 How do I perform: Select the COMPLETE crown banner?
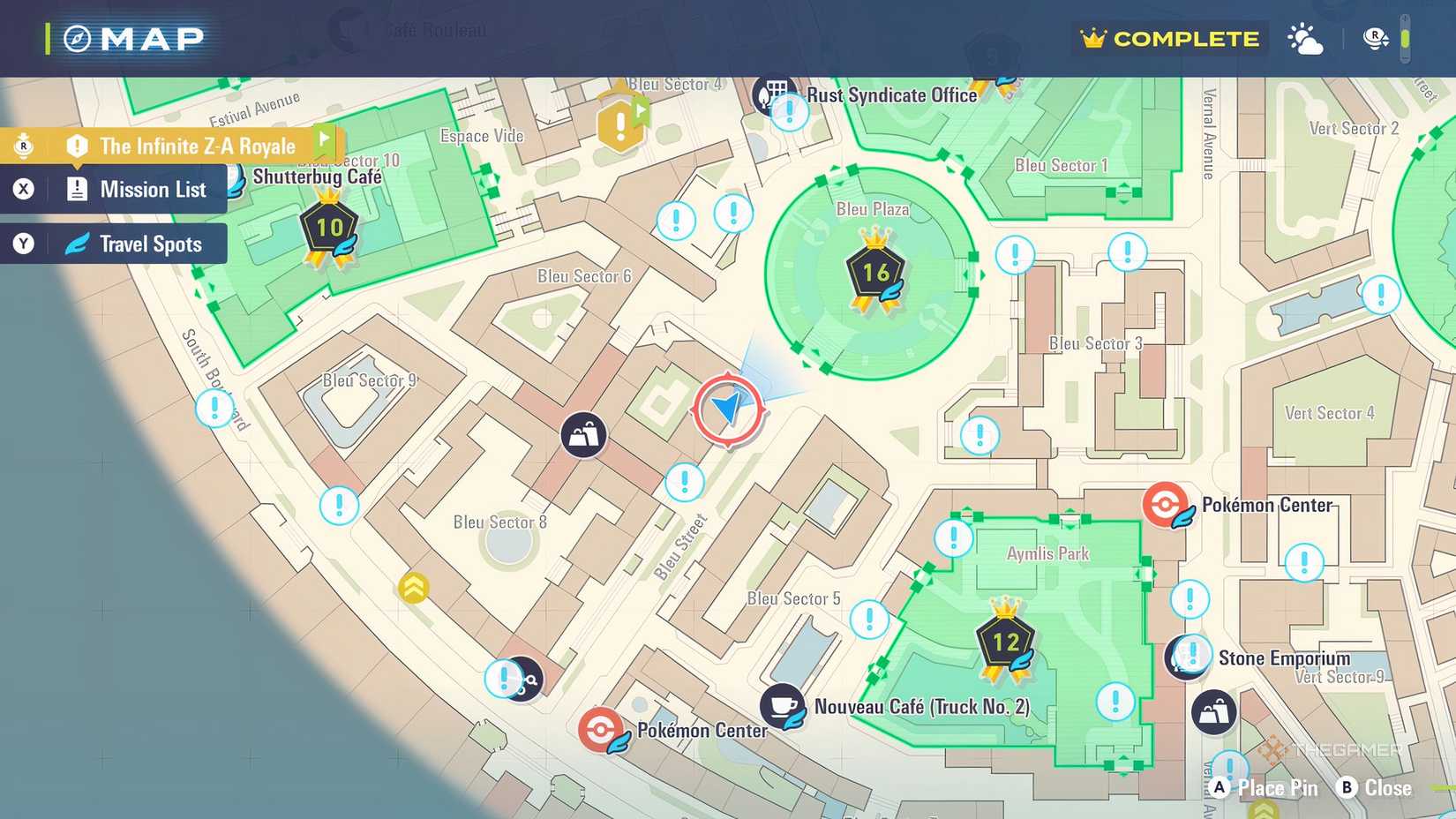1169,39
